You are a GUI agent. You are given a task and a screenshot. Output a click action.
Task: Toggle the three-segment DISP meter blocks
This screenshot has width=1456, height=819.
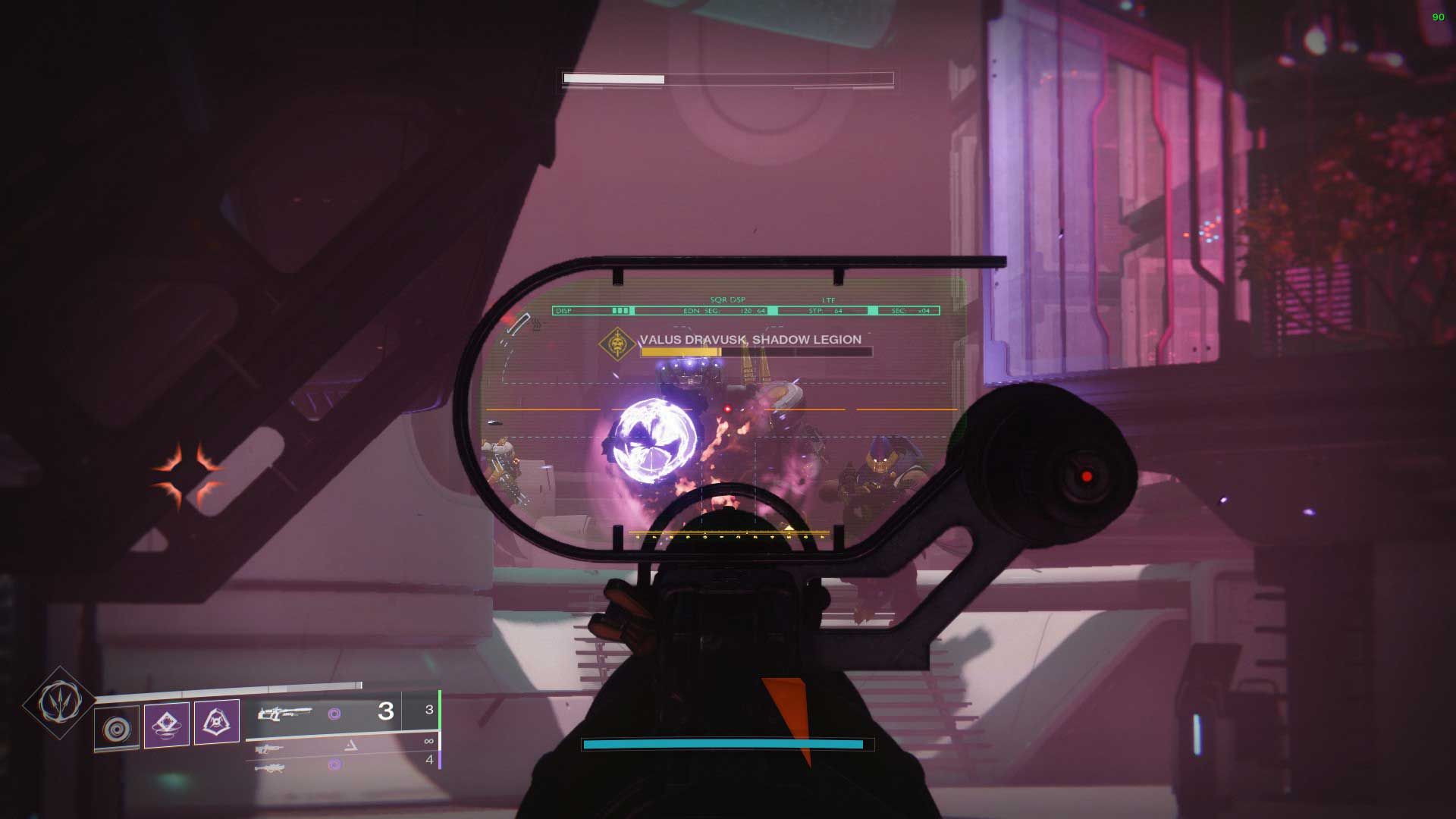pyautogui.click(x=620, y=311)
